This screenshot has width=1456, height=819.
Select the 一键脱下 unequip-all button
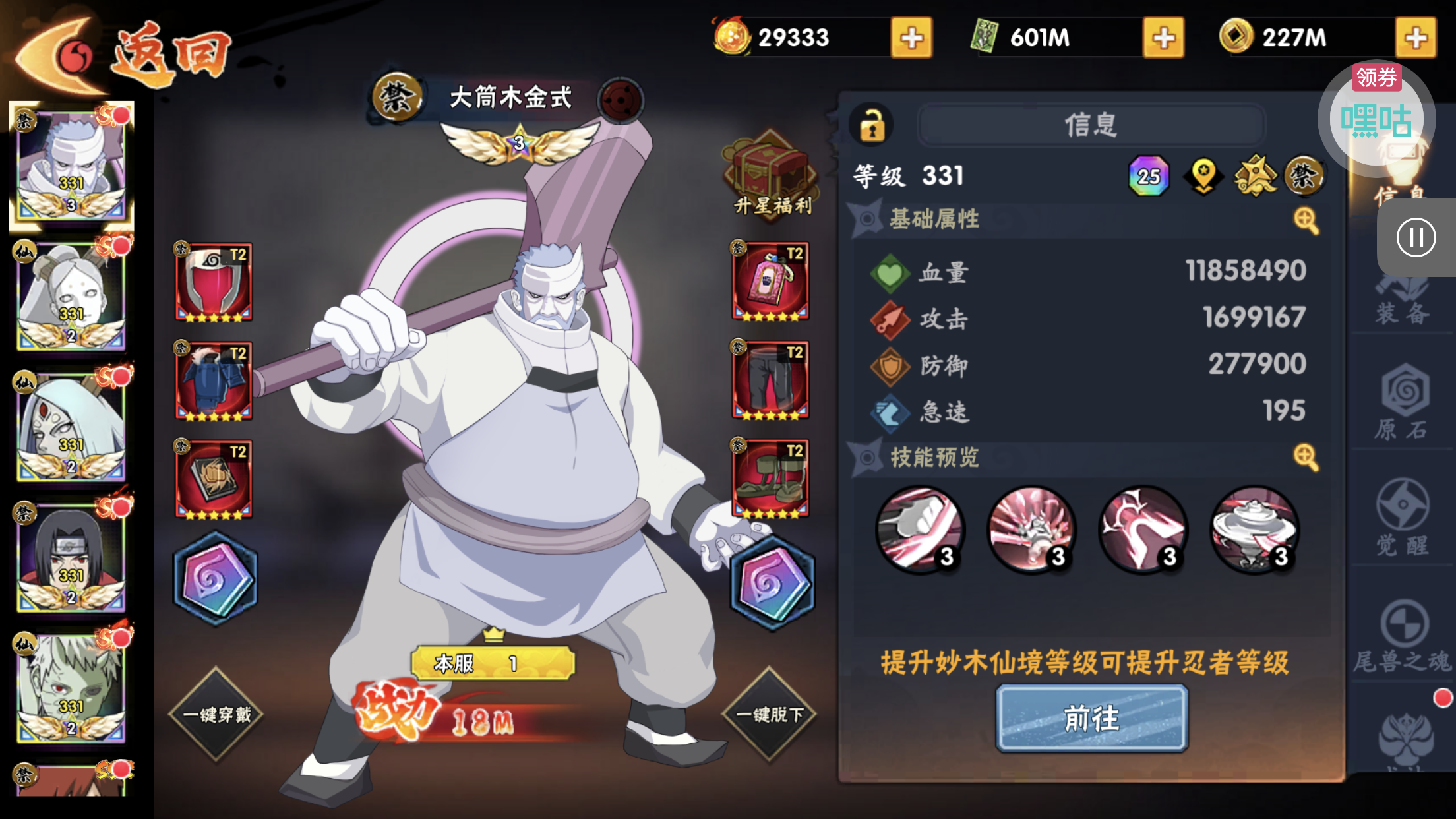tap(770, 714)
